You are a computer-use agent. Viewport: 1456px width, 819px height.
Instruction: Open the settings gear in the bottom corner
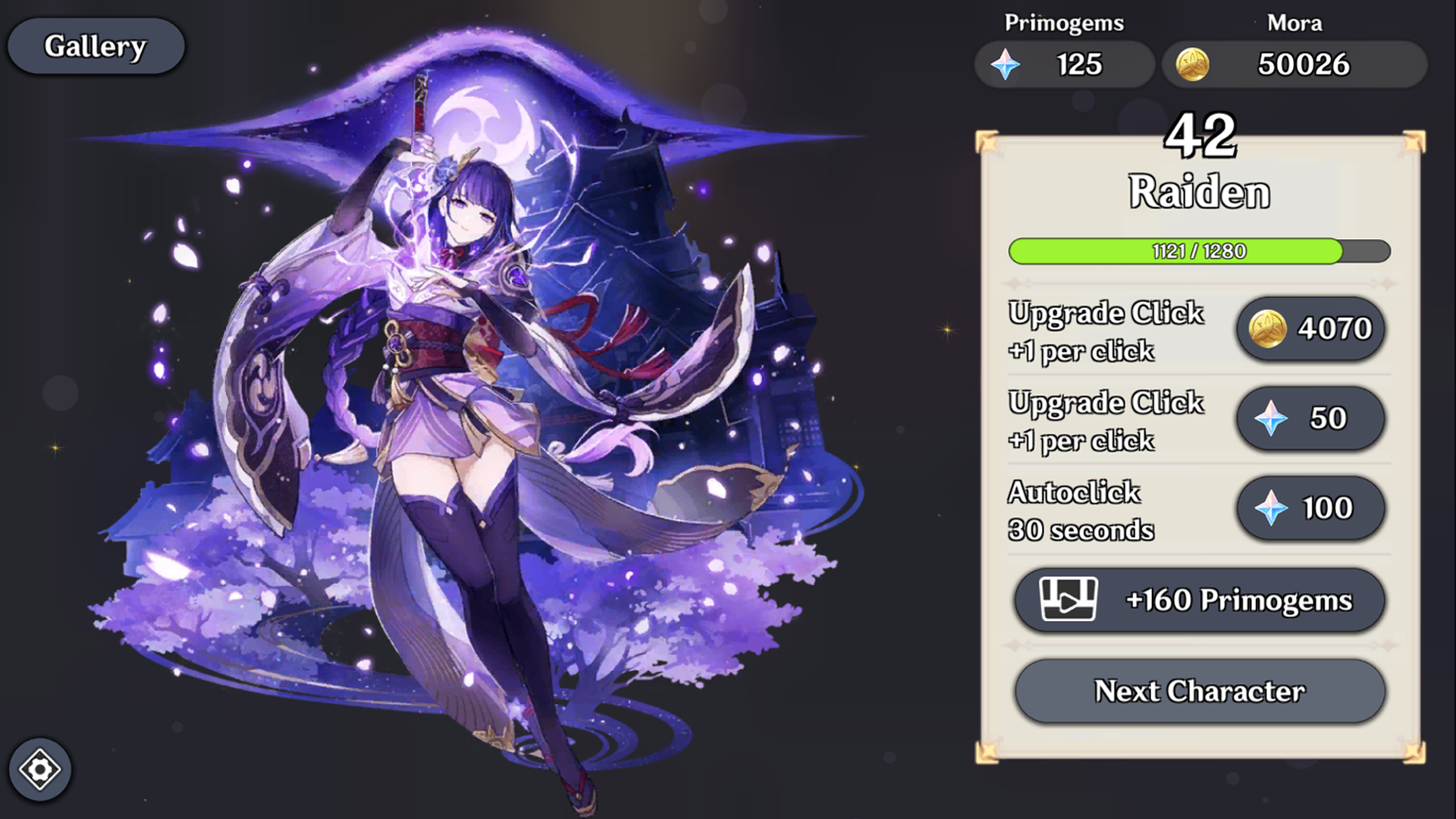tap(39, 770)
